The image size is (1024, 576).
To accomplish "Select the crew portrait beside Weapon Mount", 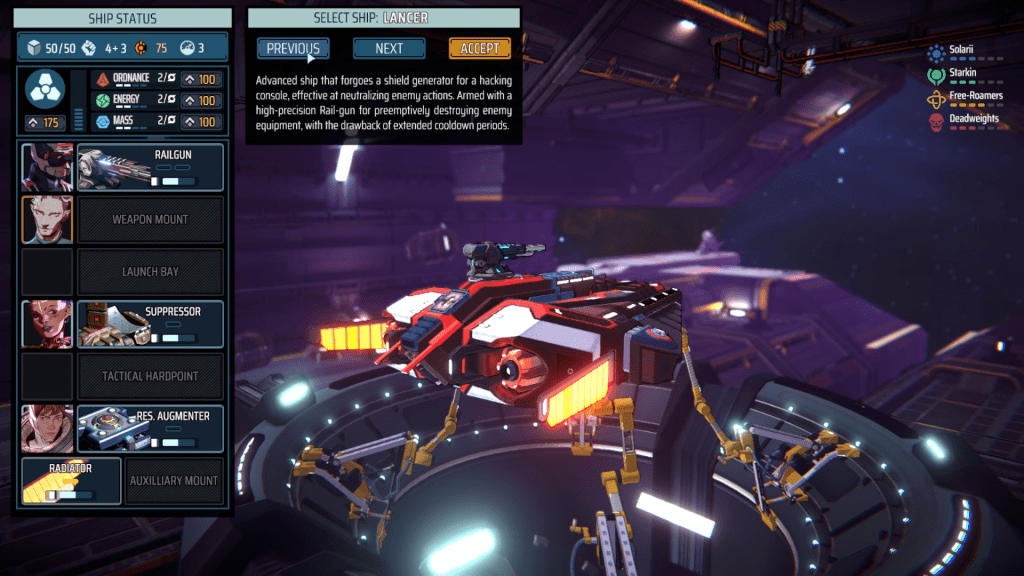I will (47, 219).
